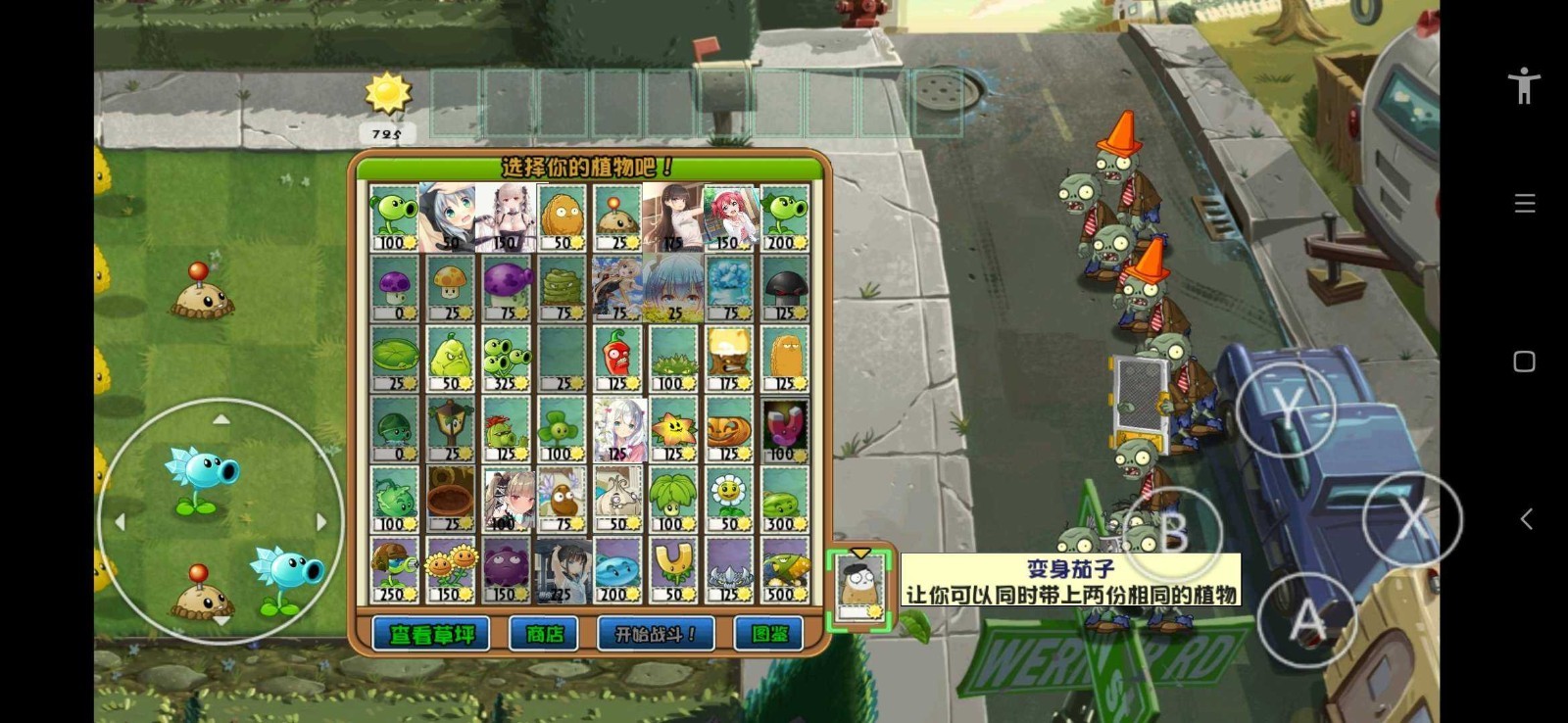Open the 商店 shop
The image size is (1568, 723).
pos(542,633)
